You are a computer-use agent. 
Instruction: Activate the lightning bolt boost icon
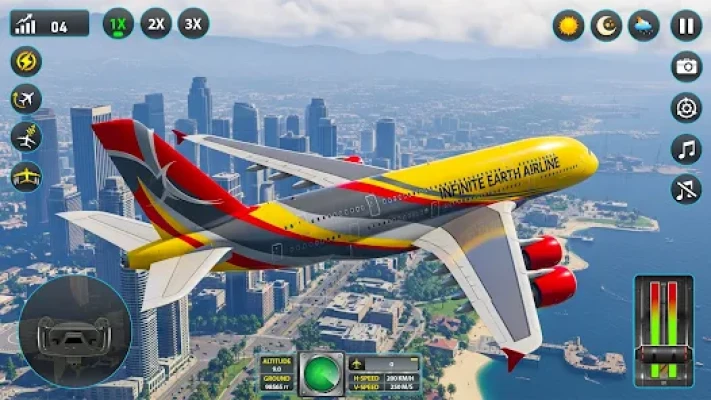(x=26, y=61)
